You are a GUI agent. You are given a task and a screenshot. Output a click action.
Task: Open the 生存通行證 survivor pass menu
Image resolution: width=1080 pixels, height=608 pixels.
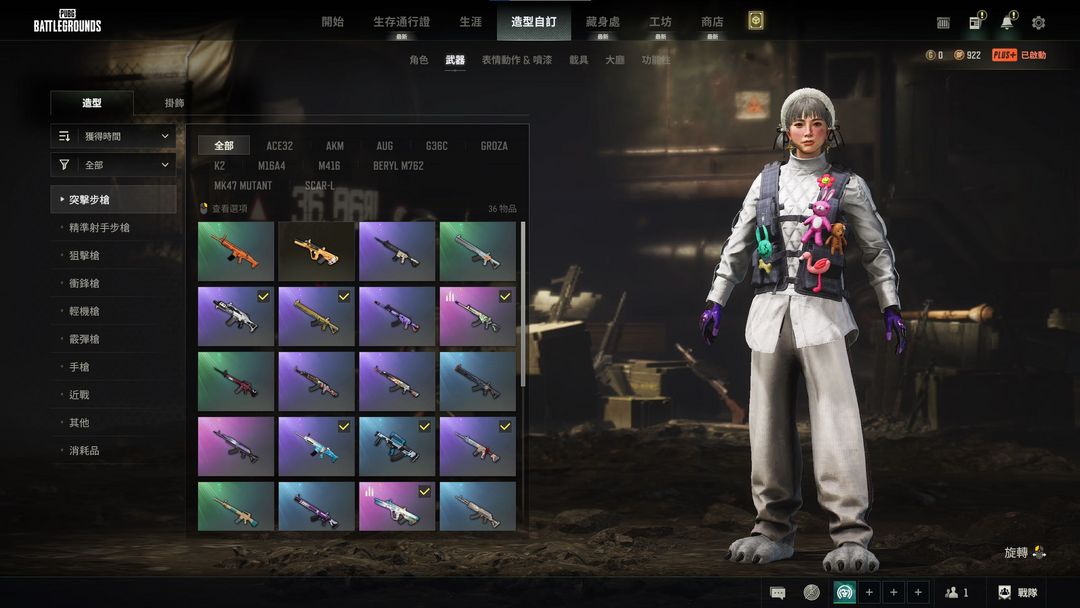pos(401,22)
